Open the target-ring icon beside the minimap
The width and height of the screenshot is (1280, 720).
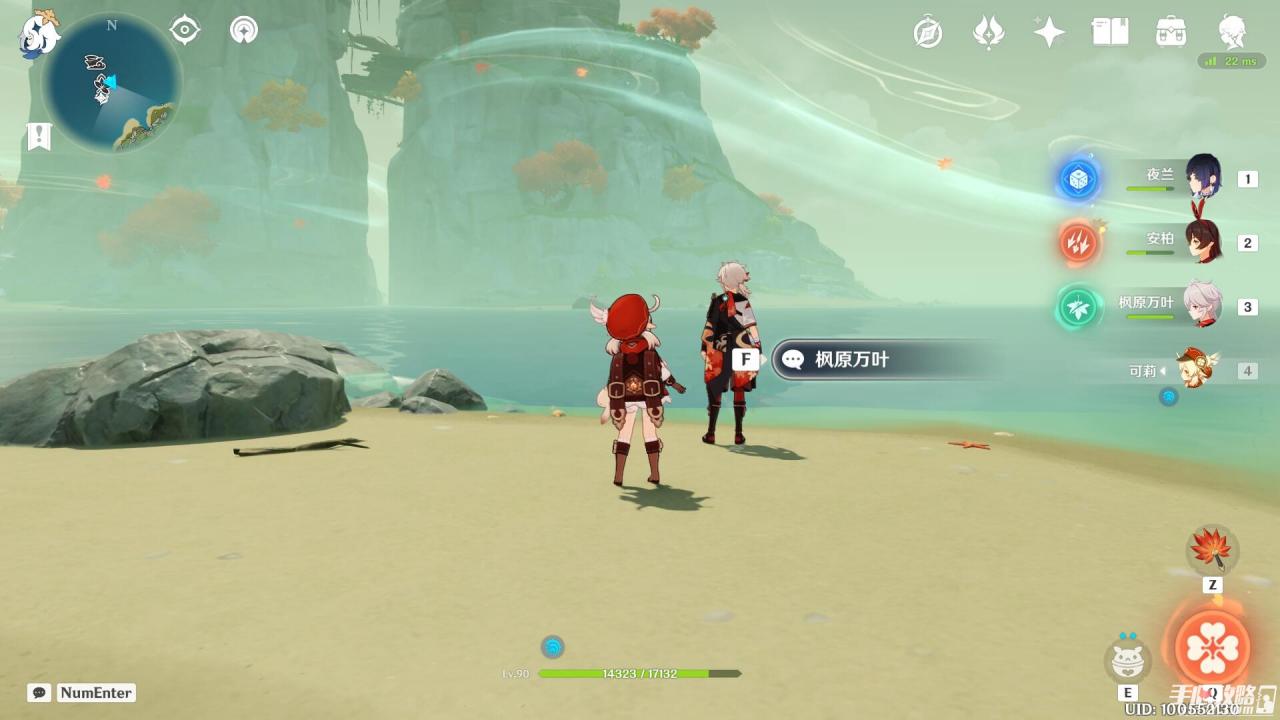click(185, 31)
